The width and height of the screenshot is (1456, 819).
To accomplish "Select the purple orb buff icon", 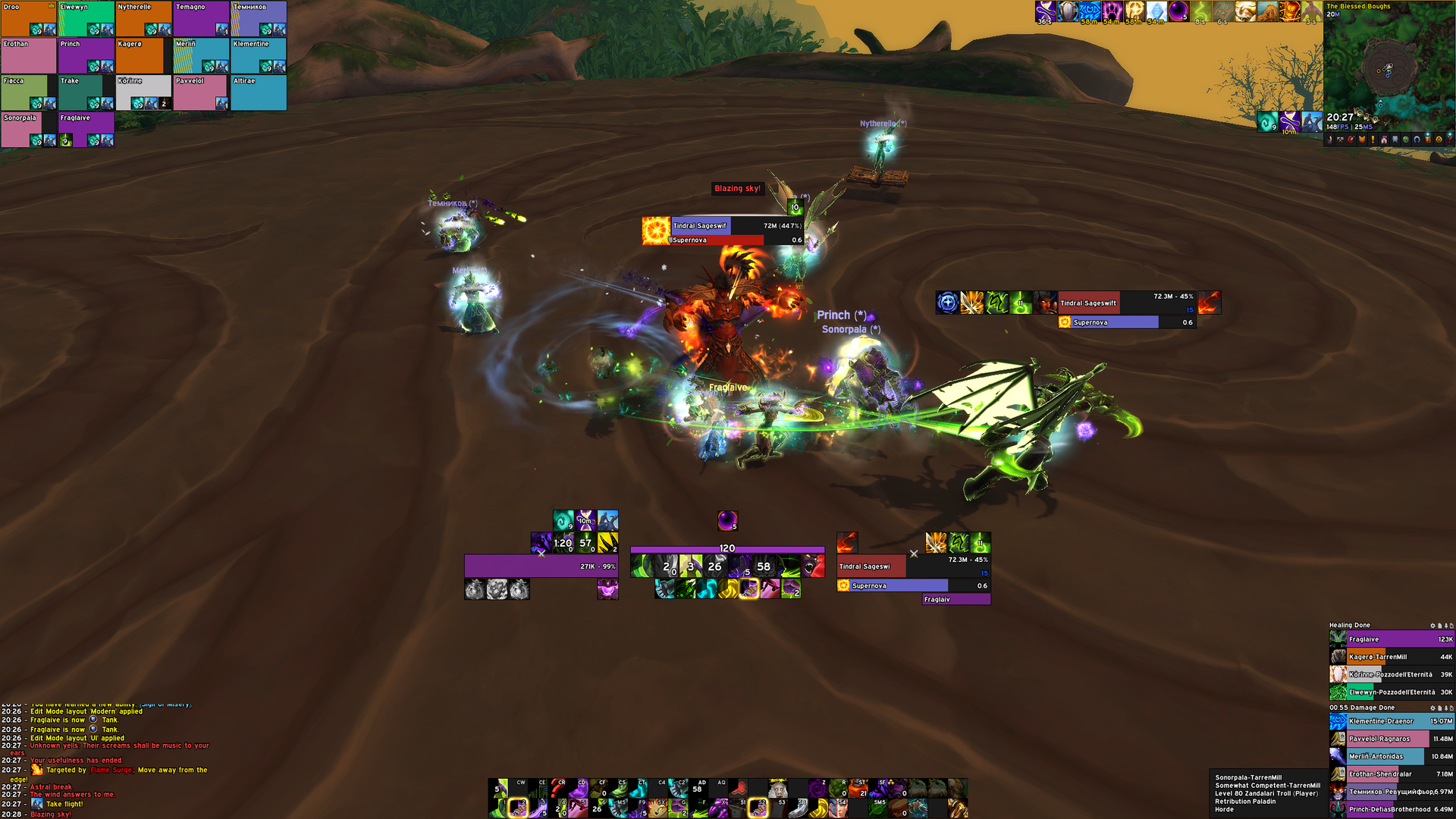I will point(727,520).
